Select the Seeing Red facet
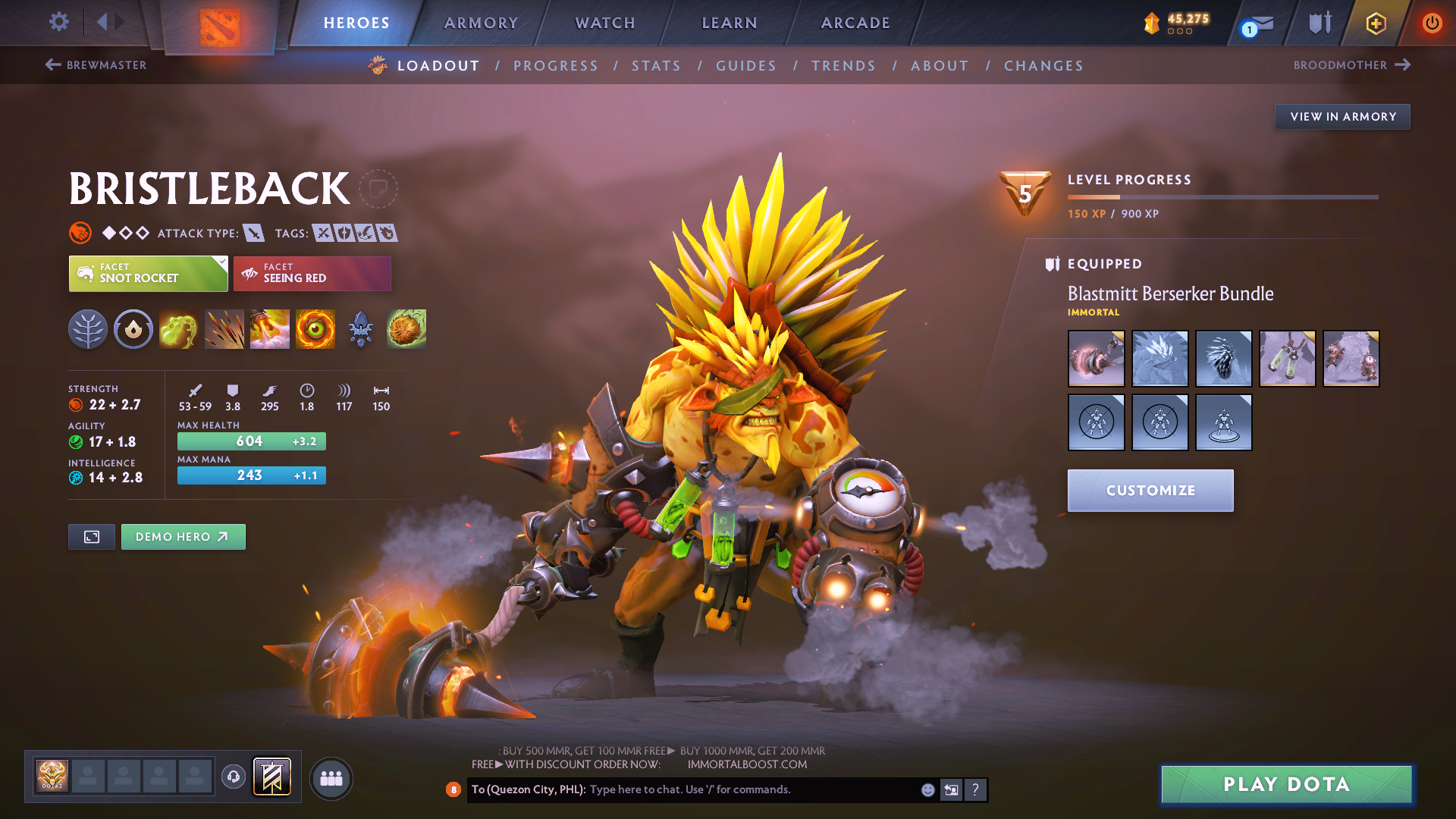This screenshot has height=819, width=1456. point(312,274)
